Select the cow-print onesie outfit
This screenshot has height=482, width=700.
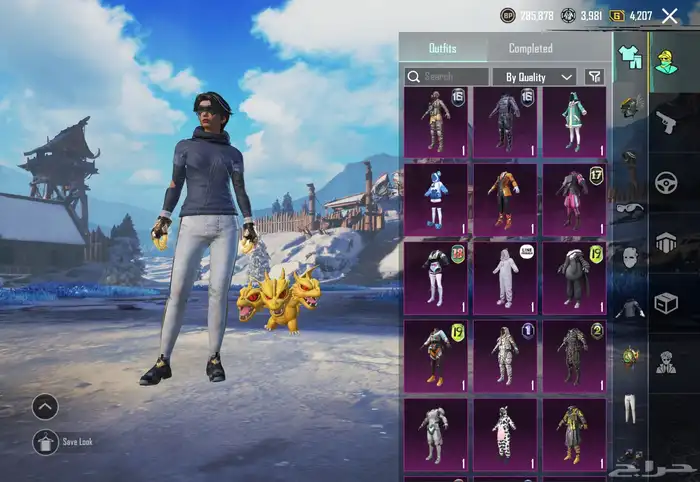tap(504, 432)
